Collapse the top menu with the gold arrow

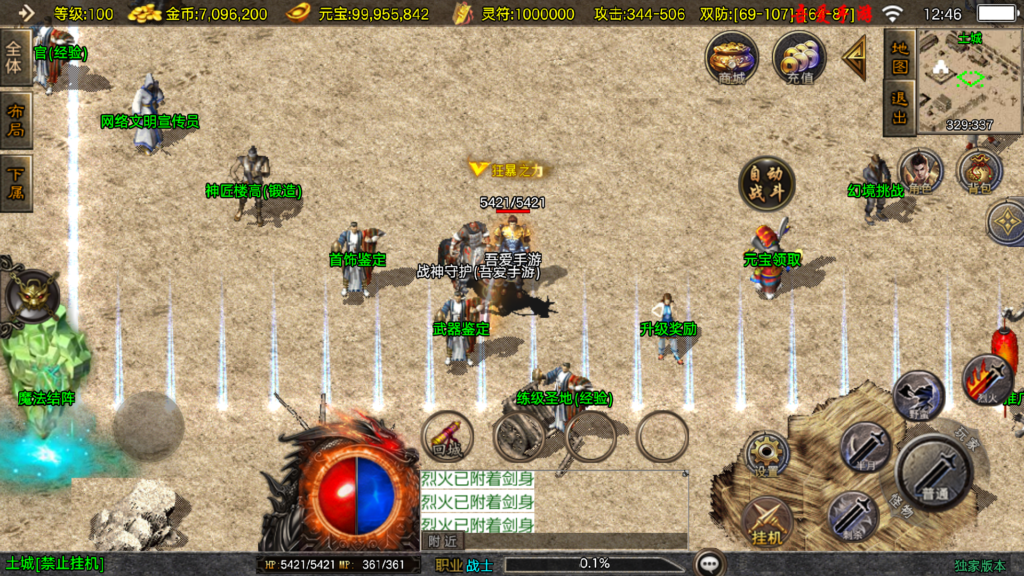[x=855, y=59]
